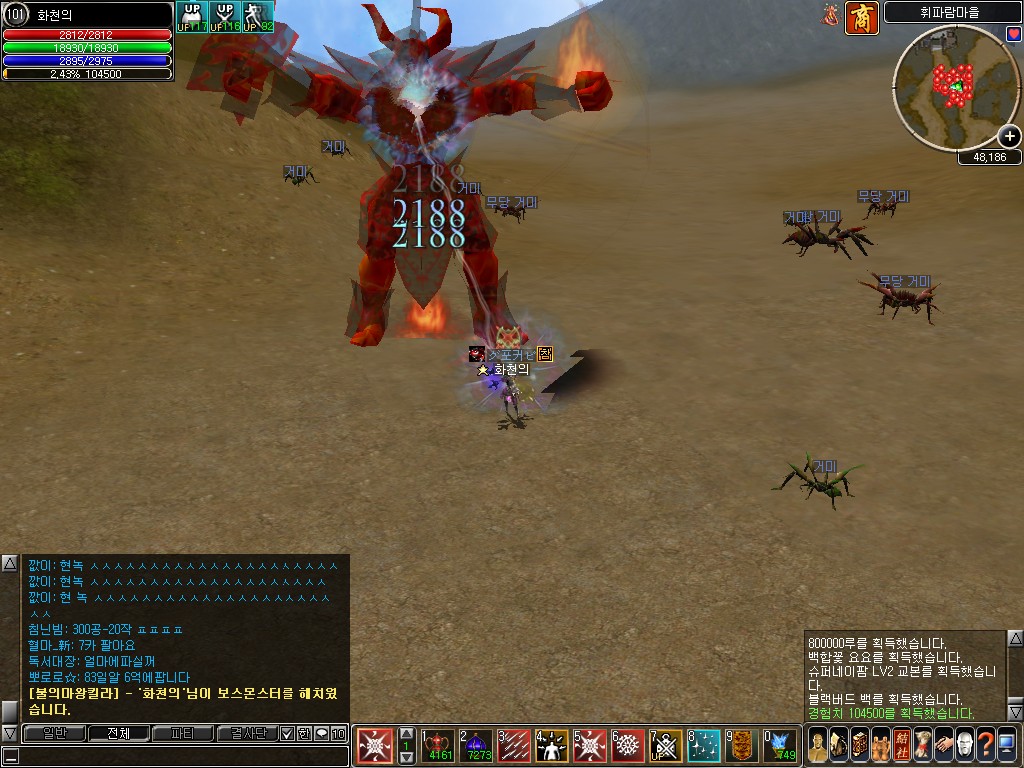Viewport: 1024px width, 768px height.
Task: Open the help question mark menu
Action: pyautogui.click(x=985, y=745)
